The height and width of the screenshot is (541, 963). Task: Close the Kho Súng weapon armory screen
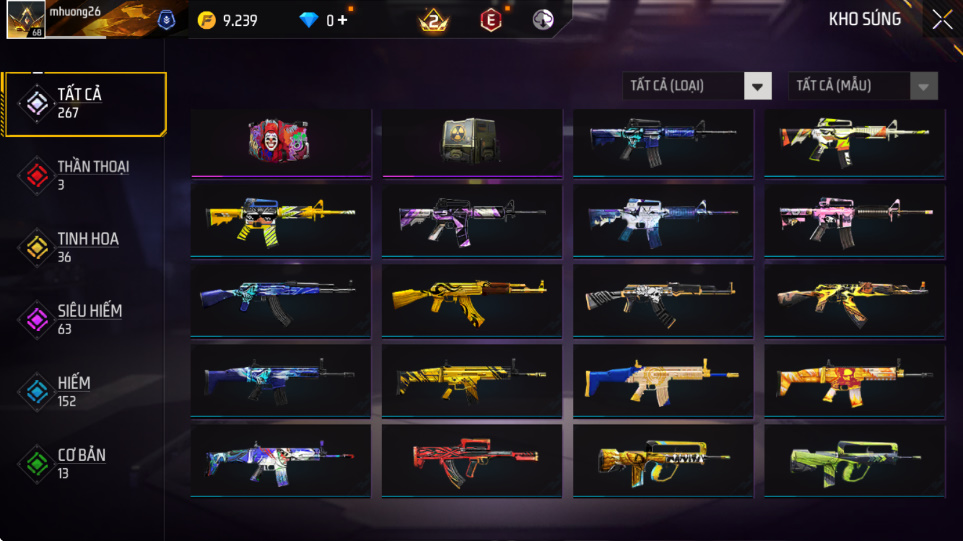942,20
